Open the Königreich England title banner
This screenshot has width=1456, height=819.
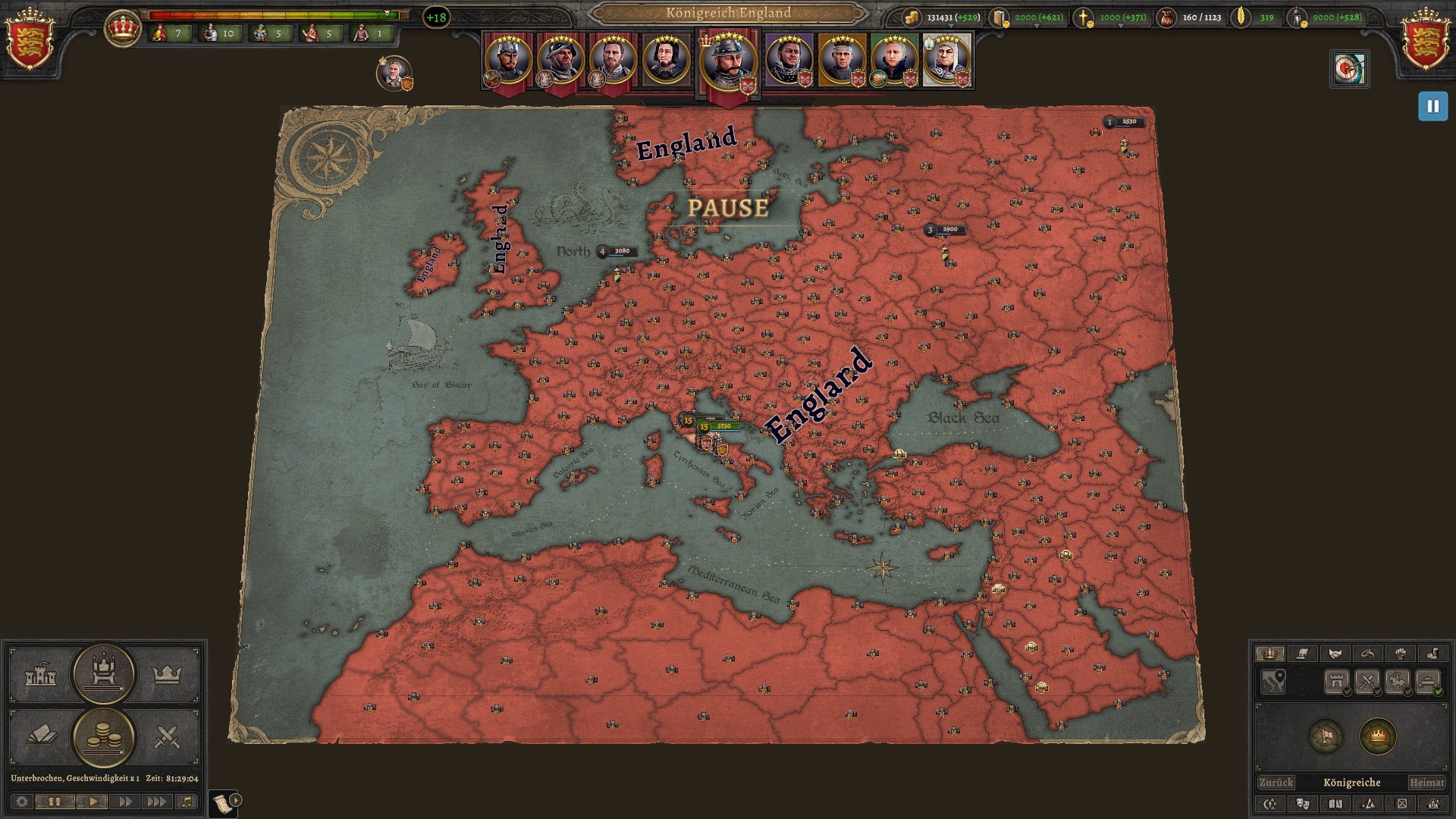pos(728,13)
